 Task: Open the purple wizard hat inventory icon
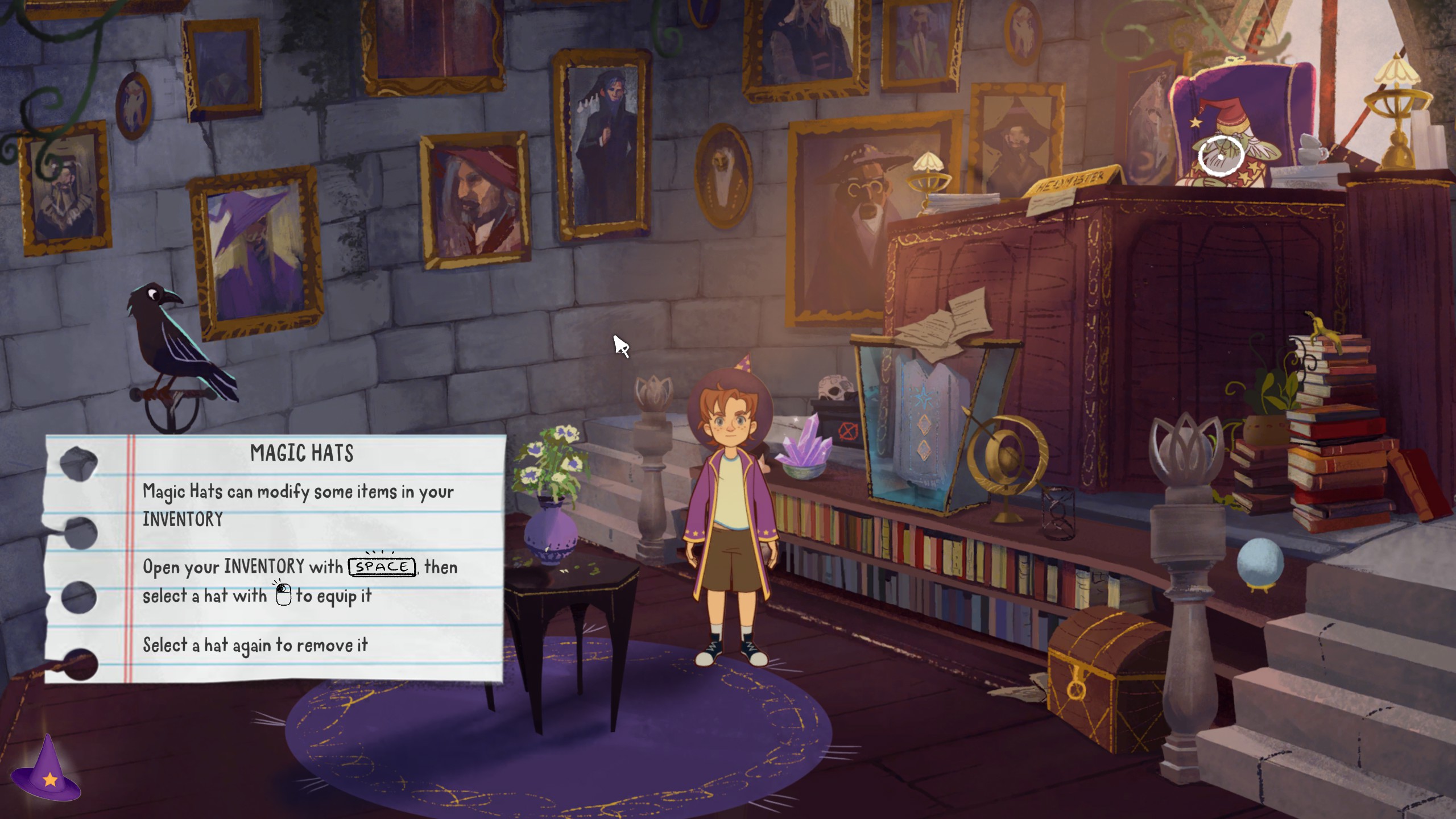coord(47,770)
